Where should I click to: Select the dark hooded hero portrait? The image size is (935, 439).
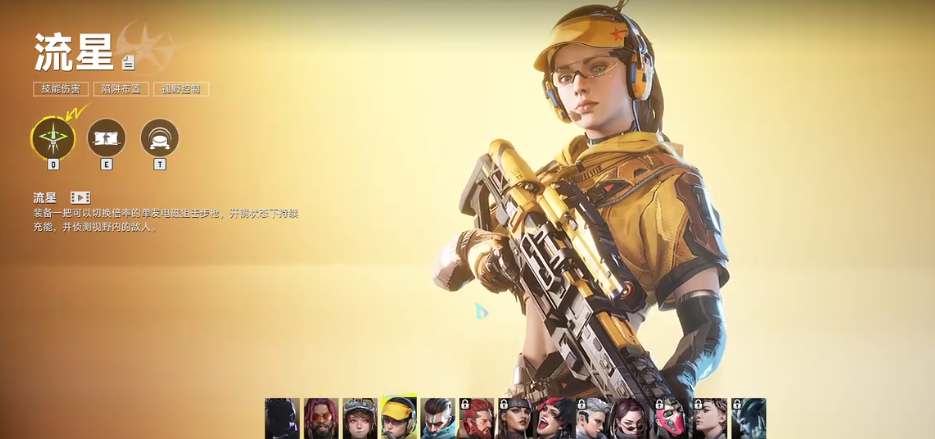(282, 418)
